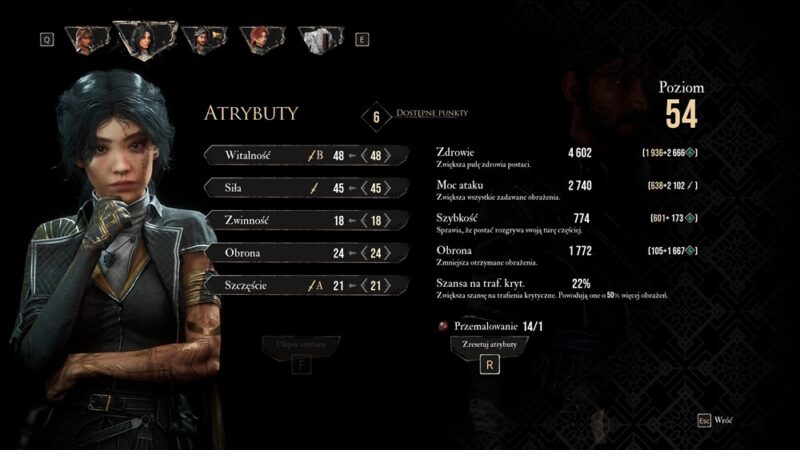Confirm with the Ulepsz atrybuty button
Screen dimensions: 800x450
301,344
